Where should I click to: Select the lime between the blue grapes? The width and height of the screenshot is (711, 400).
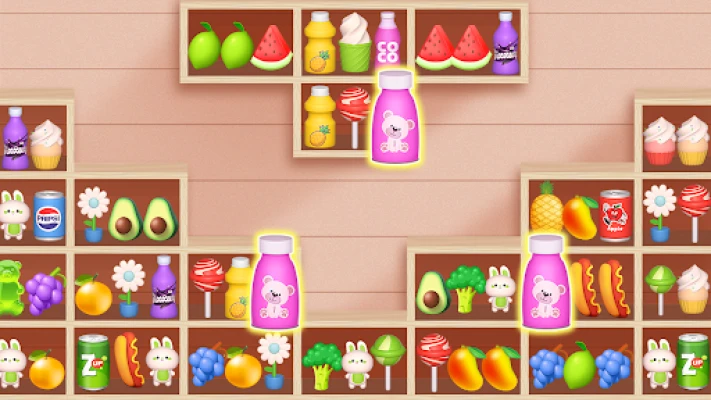579,365
